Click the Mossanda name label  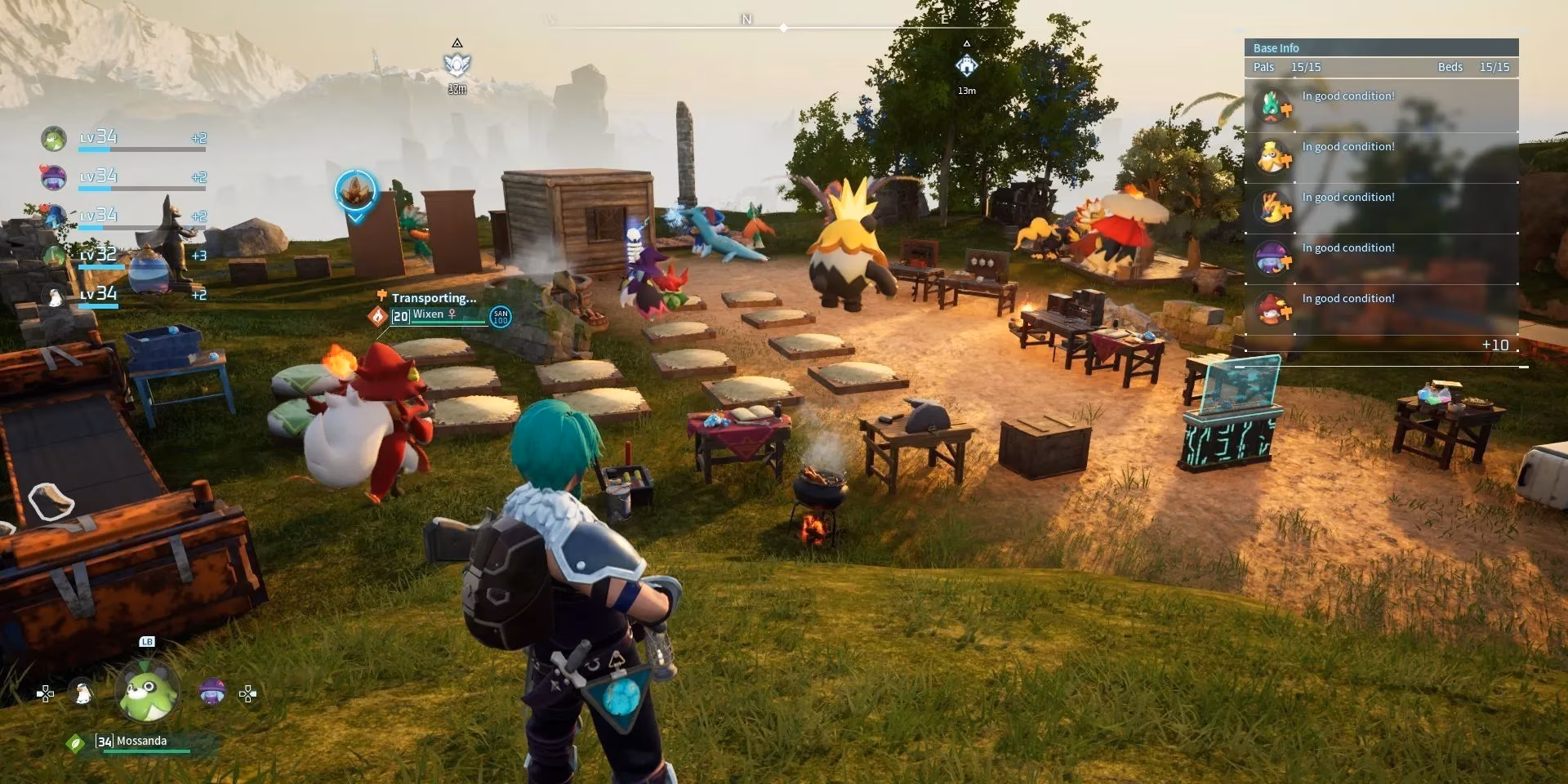(x=141, y=741)
